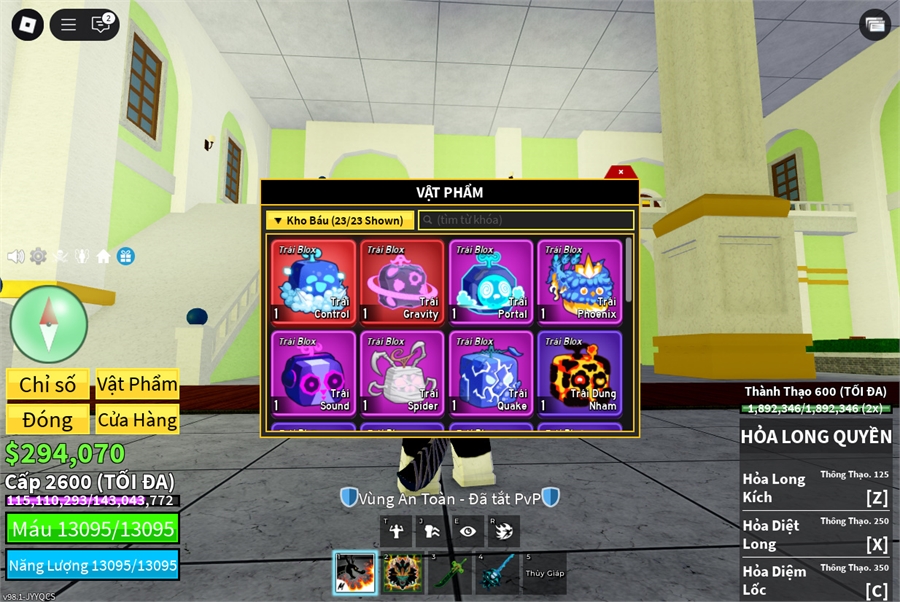Viewport: 900px width, 602px height.
Task: Click the Vật Phẩm inventory button
Action: [x=137, y=385]
